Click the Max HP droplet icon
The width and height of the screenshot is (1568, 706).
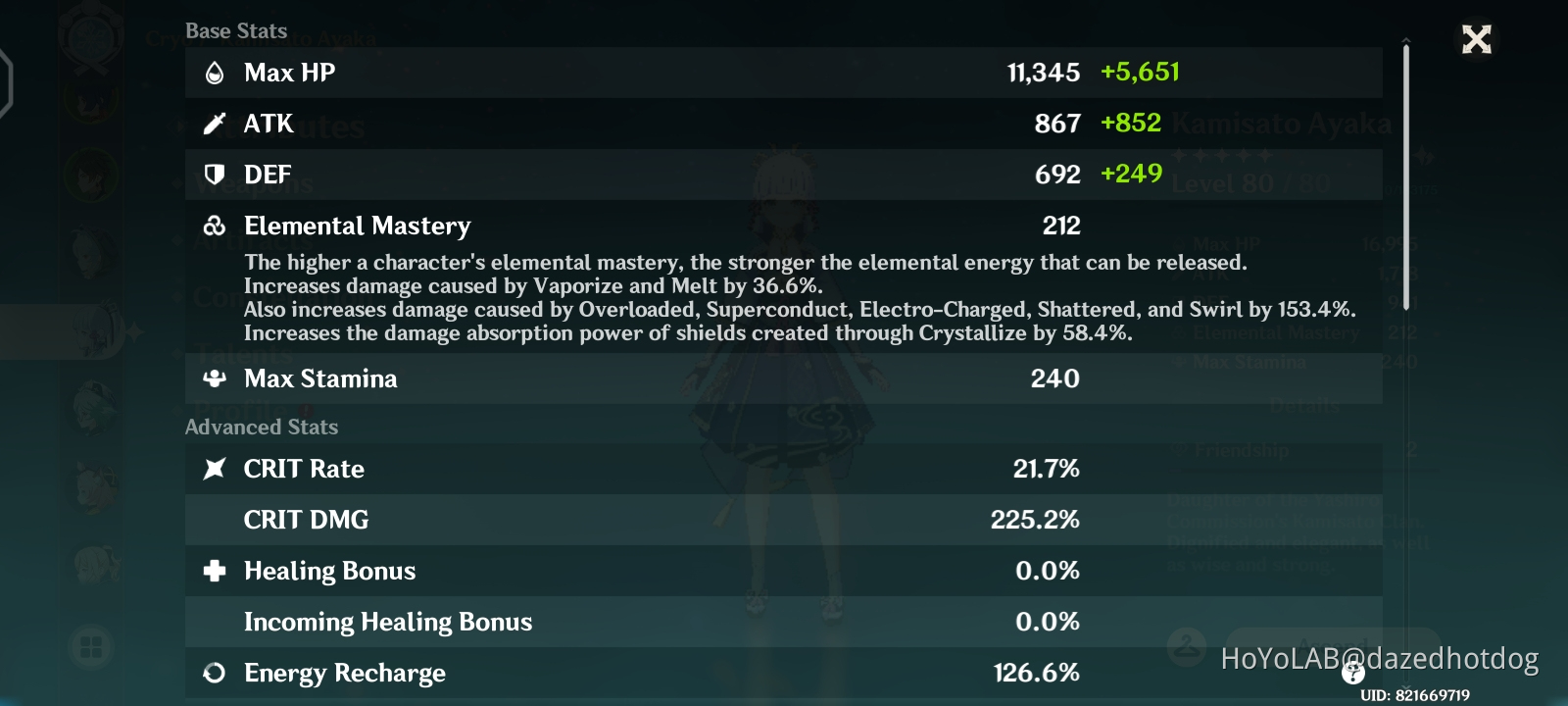point(215,71)
